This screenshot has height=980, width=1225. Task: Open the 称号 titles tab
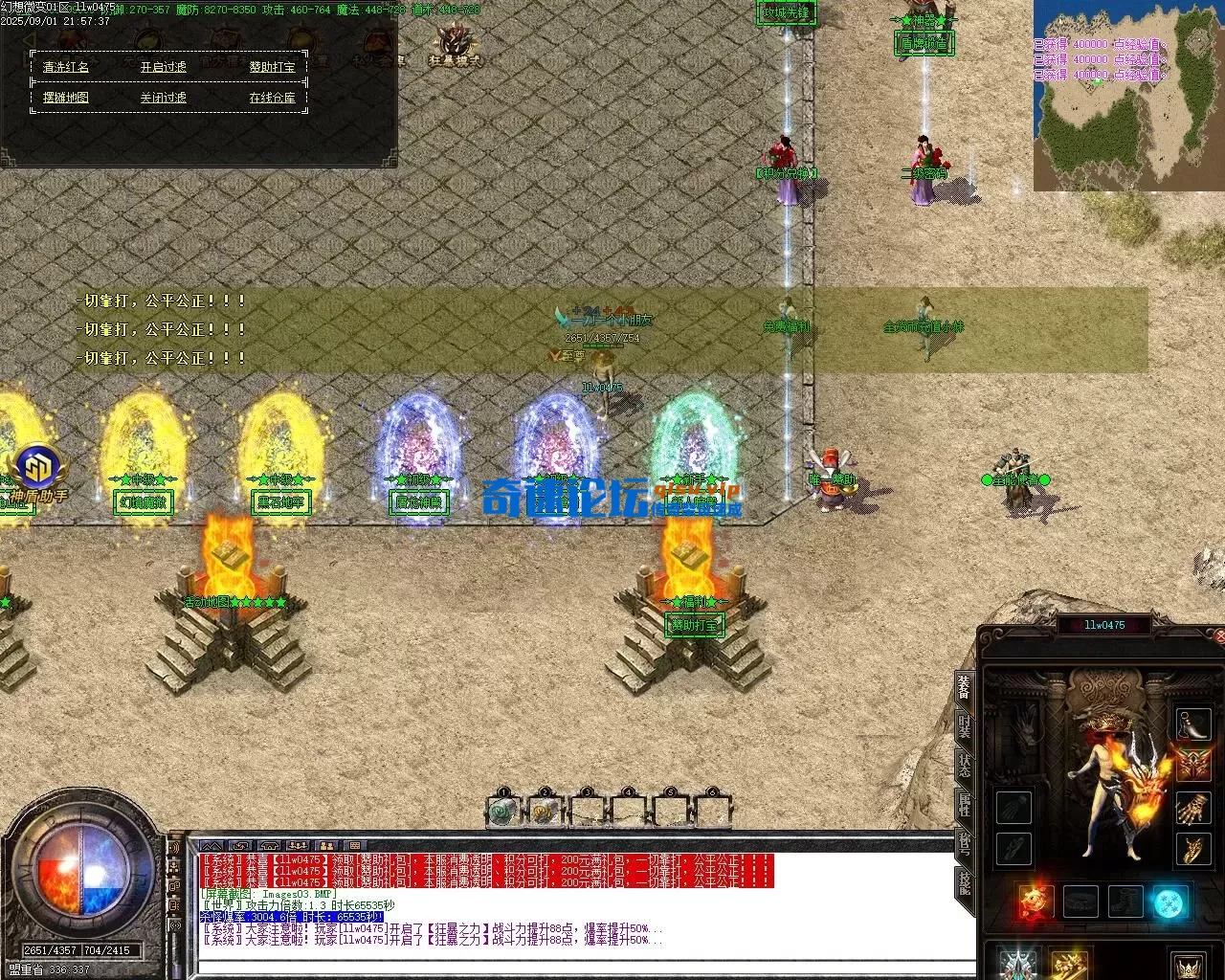964,843
